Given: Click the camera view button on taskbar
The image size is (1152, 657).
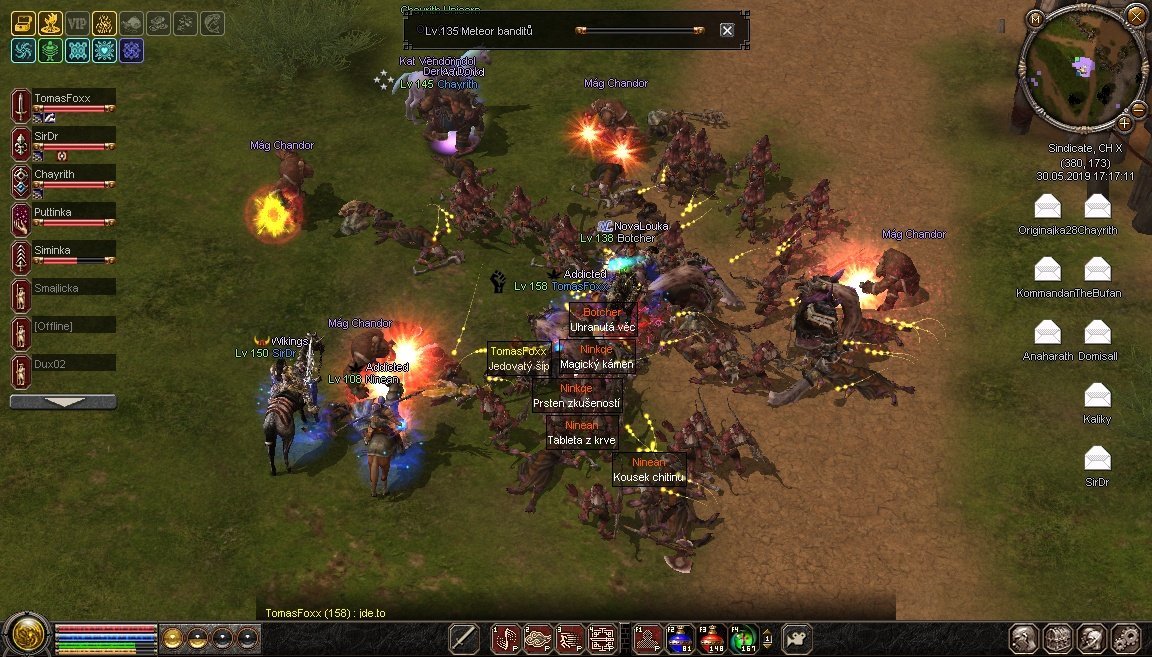Looking at the screenshot, I should 797,637.
